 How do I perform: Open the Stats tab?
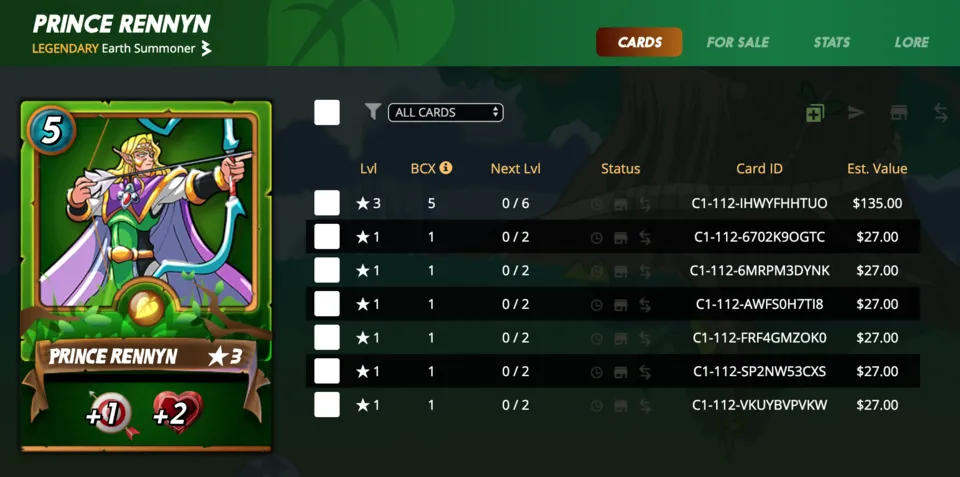[x=832, y=42]
